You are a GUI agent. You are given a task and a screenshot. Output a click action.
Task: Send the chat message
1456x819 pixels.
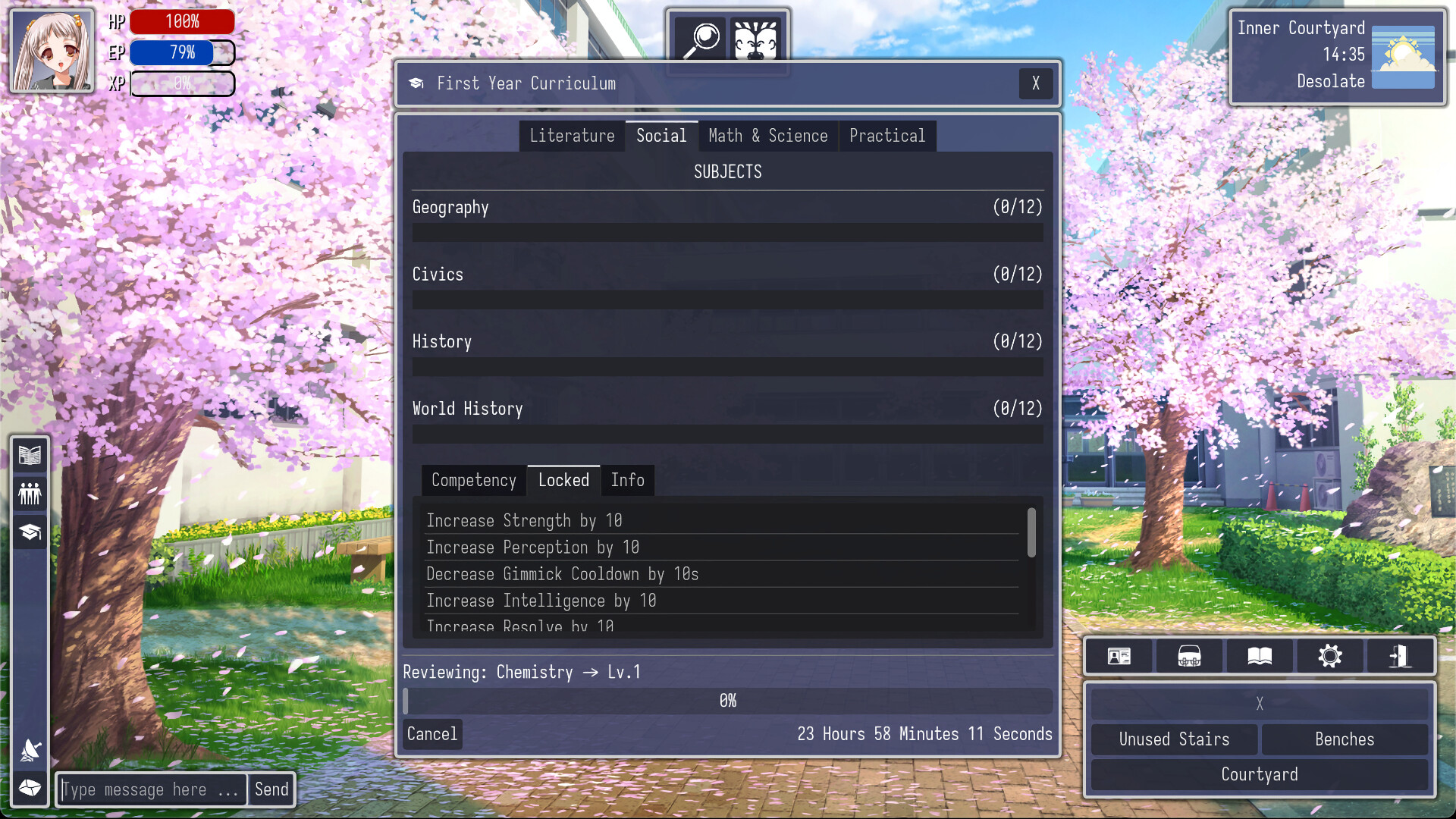tap(271, 790)
